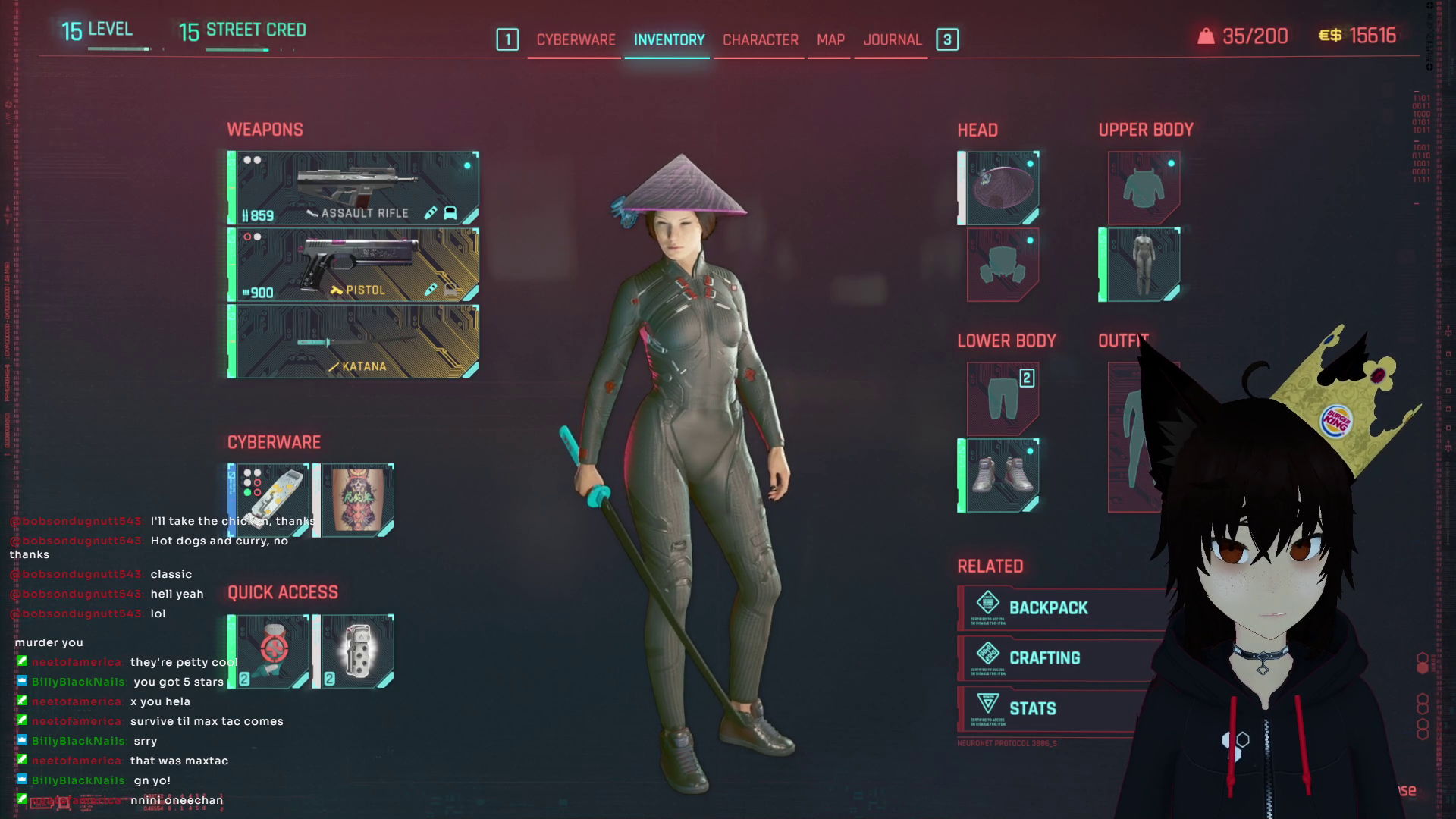Image resolution: width=1456 pixels, height=819 pixels.
Task: Switch to the Cyberware tab
Action: [576, 39]
